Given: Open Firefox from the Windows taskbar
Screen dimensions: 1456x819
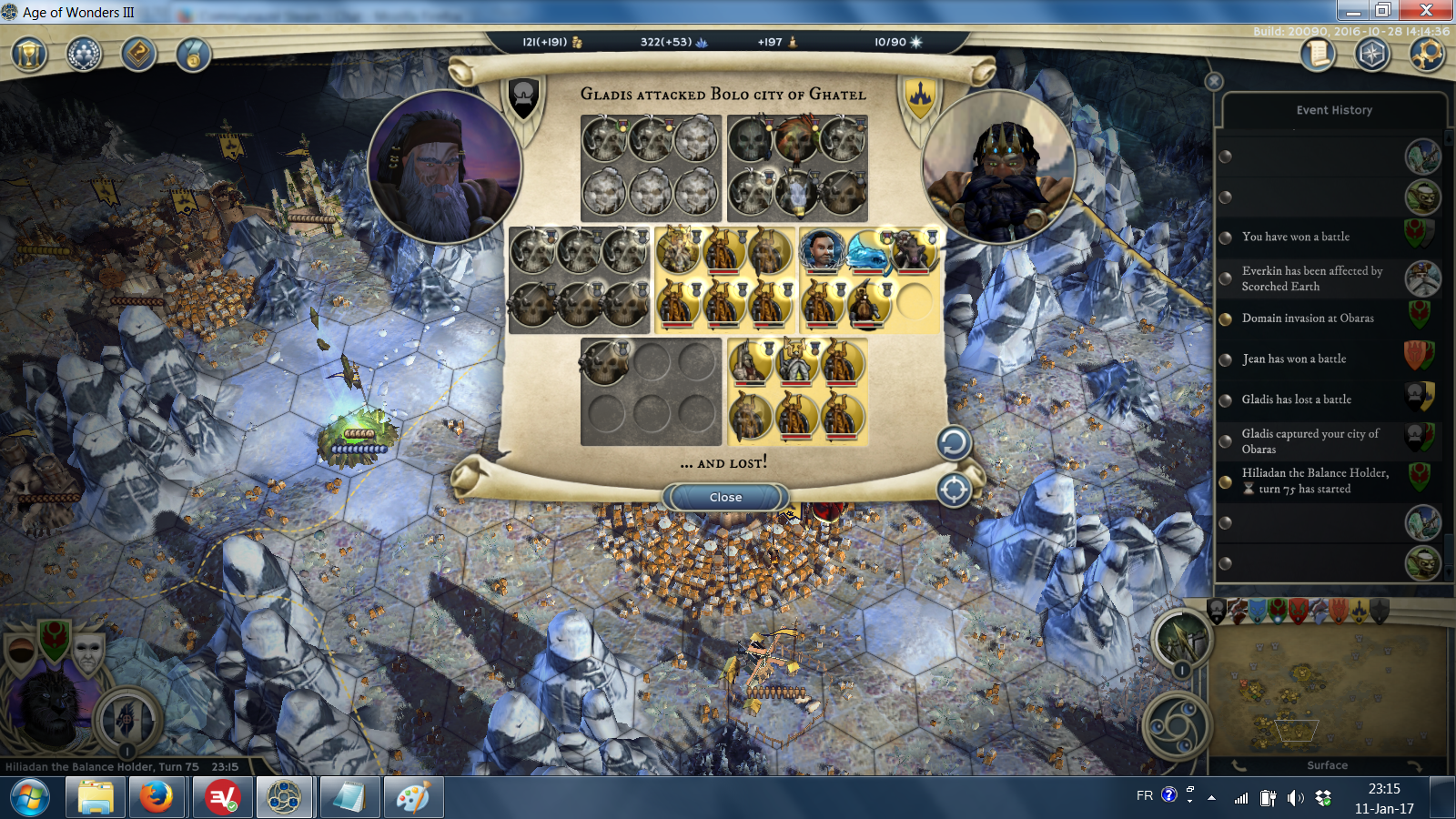Looking at the screenshot, I should click(x=157, y=798).
